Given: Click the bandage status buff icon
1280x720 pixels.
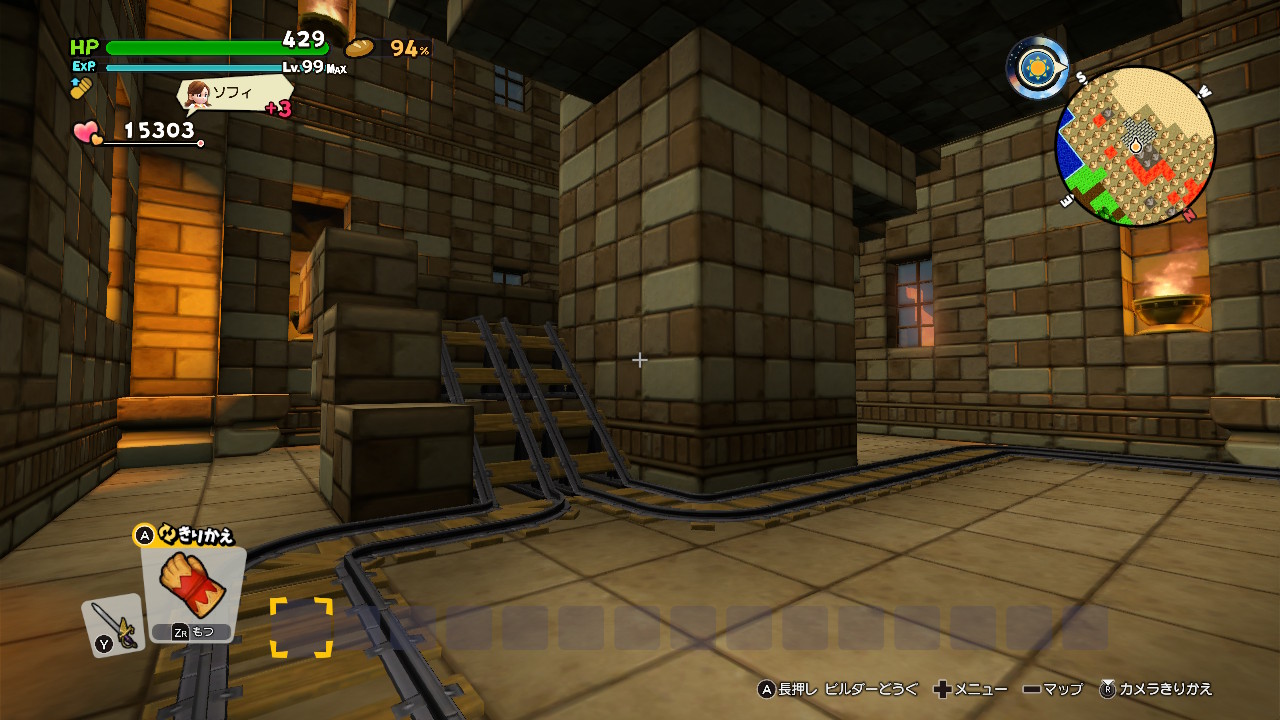Looking at the screenshot, I should coord(81,88).
